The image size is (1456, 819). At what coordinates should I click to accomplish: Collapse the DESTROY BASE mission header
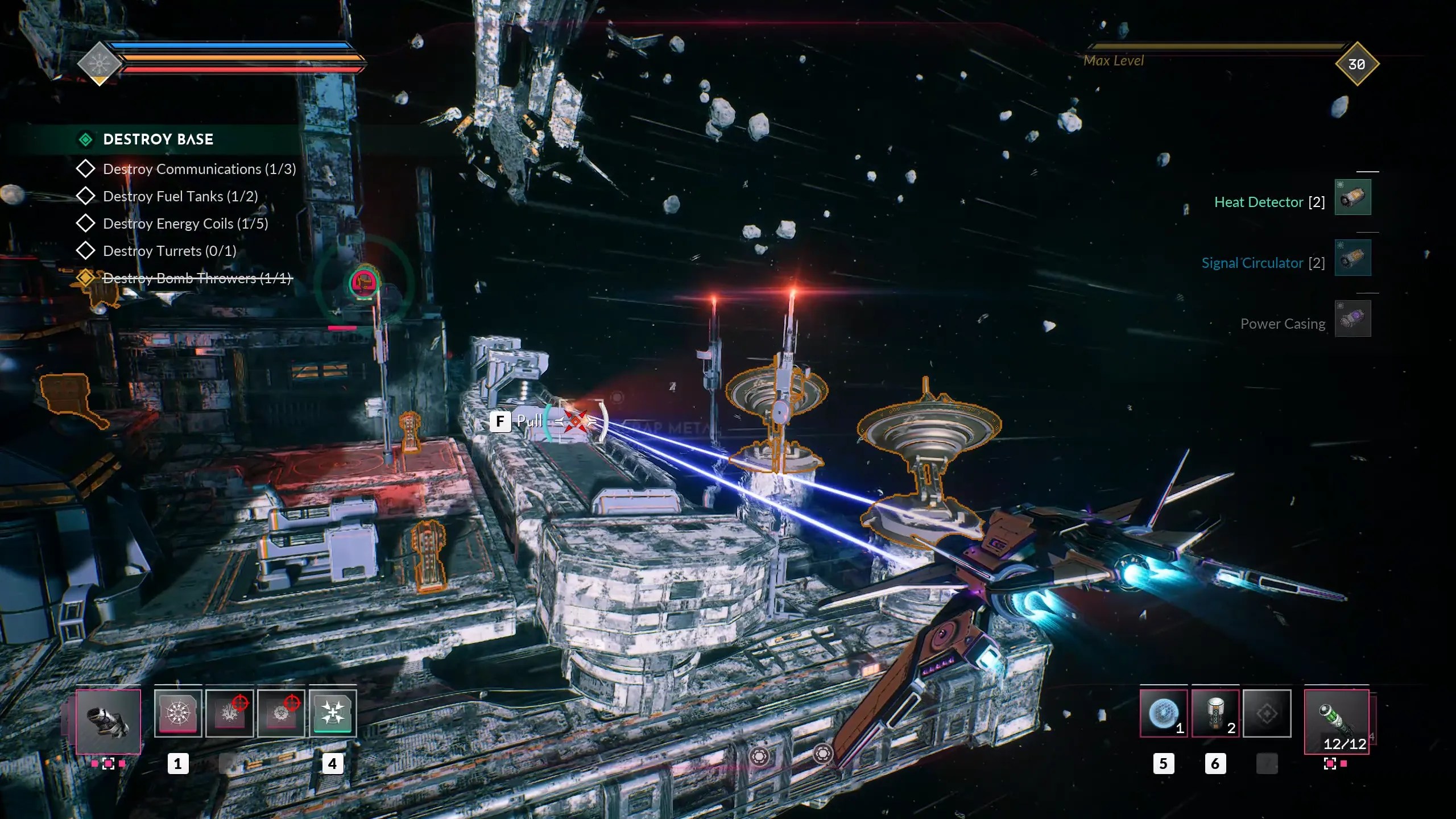[86, 139]
